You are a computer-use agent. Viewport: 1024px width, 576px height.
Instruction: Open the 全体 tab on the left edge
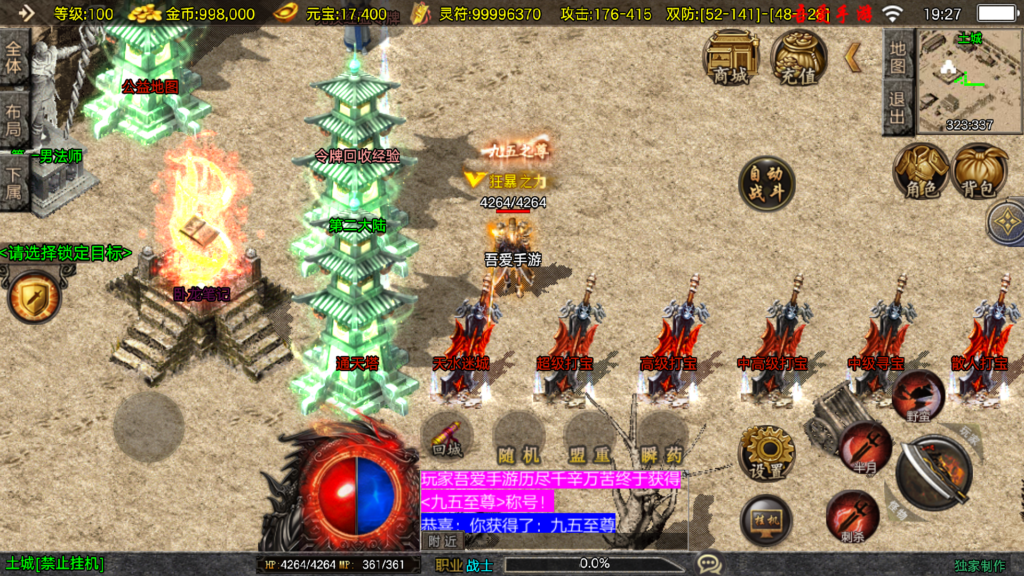click(13, 58)
